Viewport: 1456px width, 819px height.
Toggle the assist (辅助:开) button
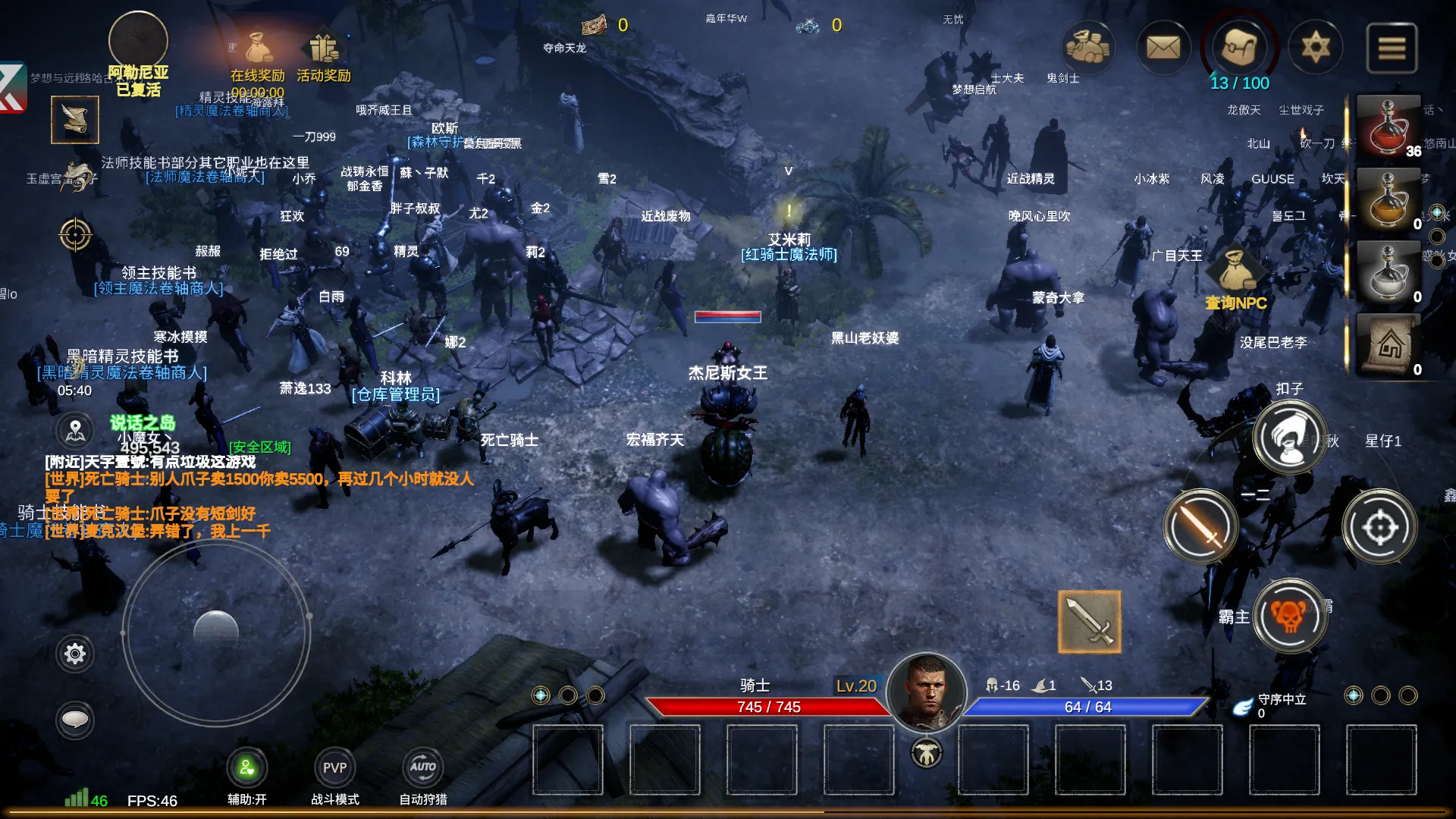point(246,768)
